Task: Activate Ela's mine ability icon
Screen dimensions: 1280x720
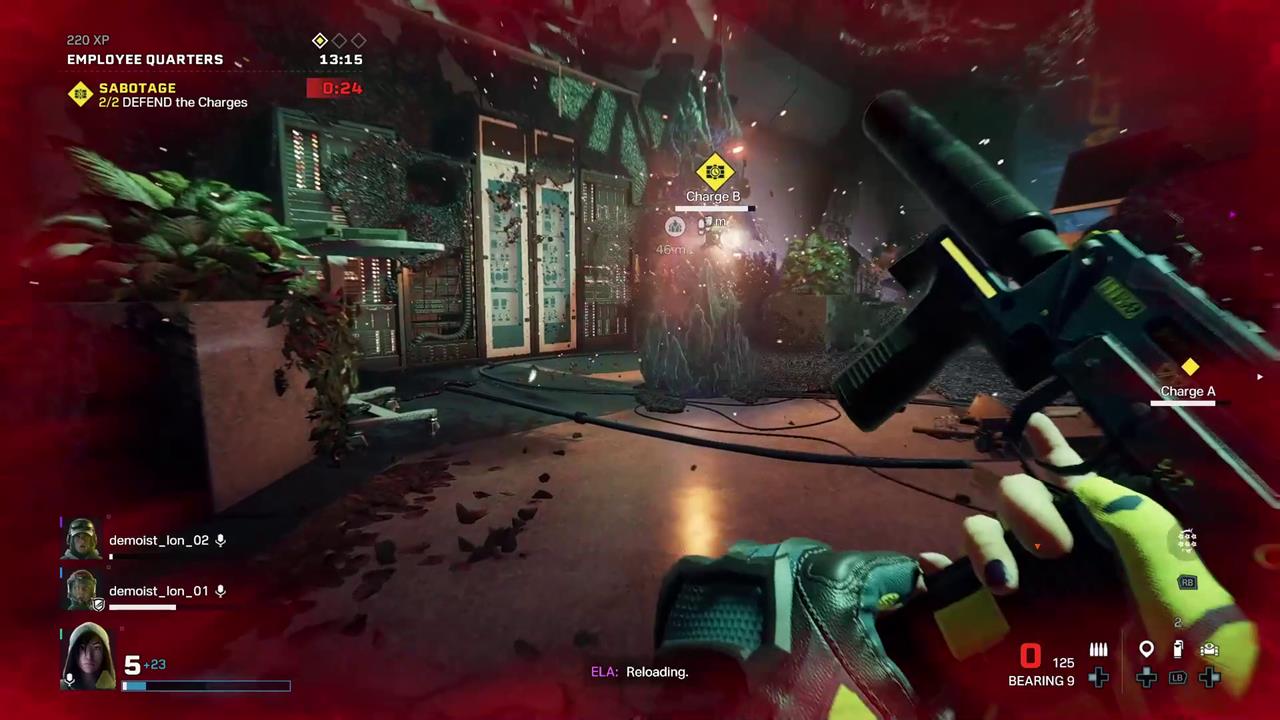Action: tap(1187, 541)
